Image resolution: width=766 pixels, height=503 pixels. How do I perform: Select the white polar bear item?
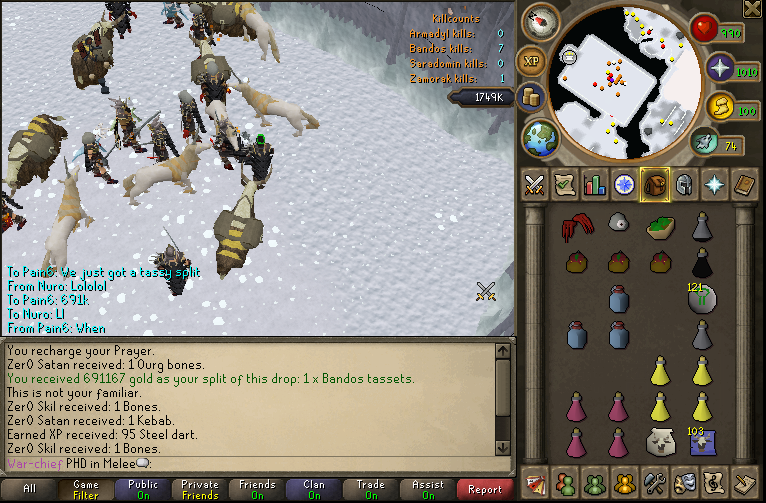[659, 441]
